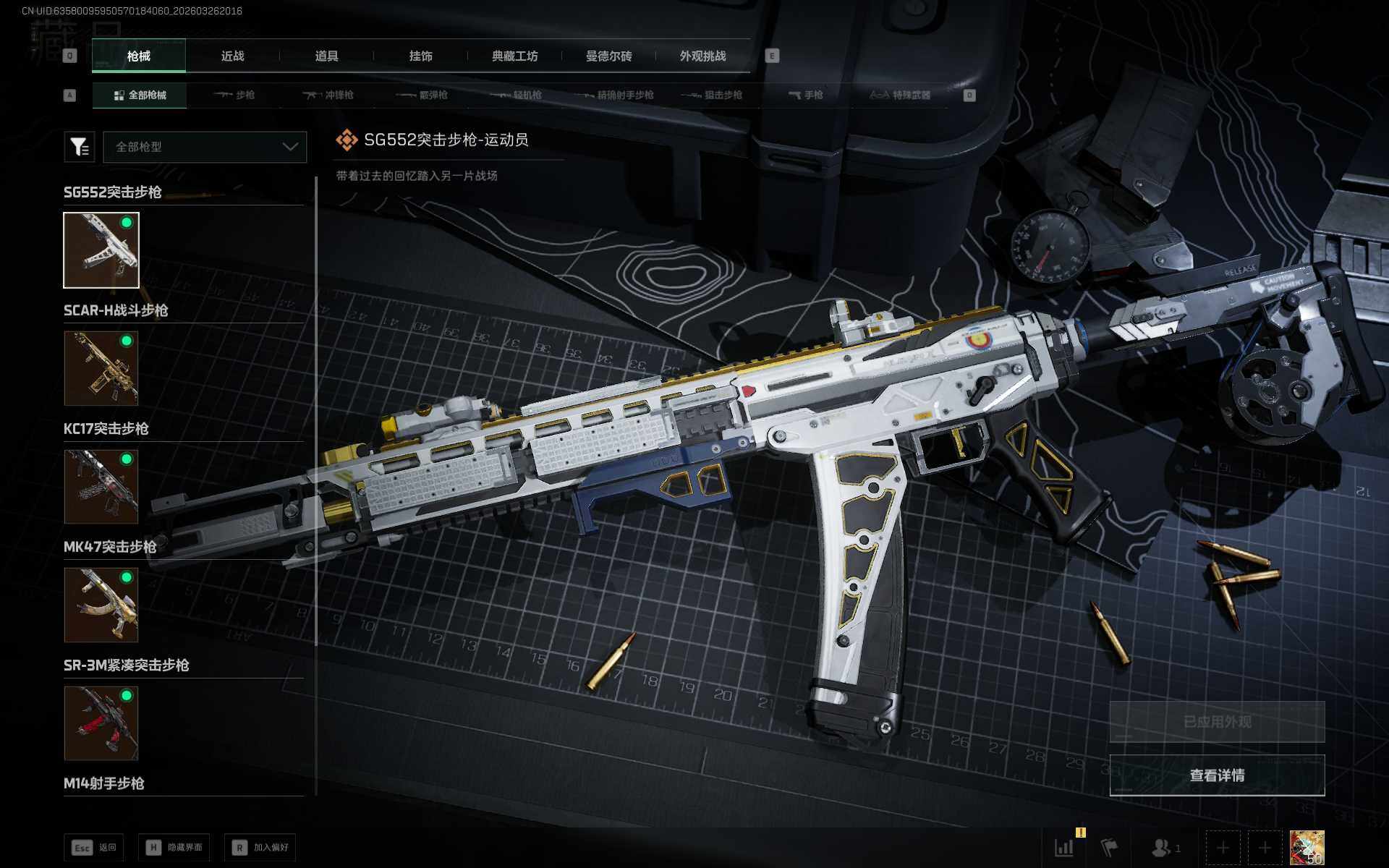Click the filter funnel icon
Viewport: 1389px width, 868px height.
80,147
